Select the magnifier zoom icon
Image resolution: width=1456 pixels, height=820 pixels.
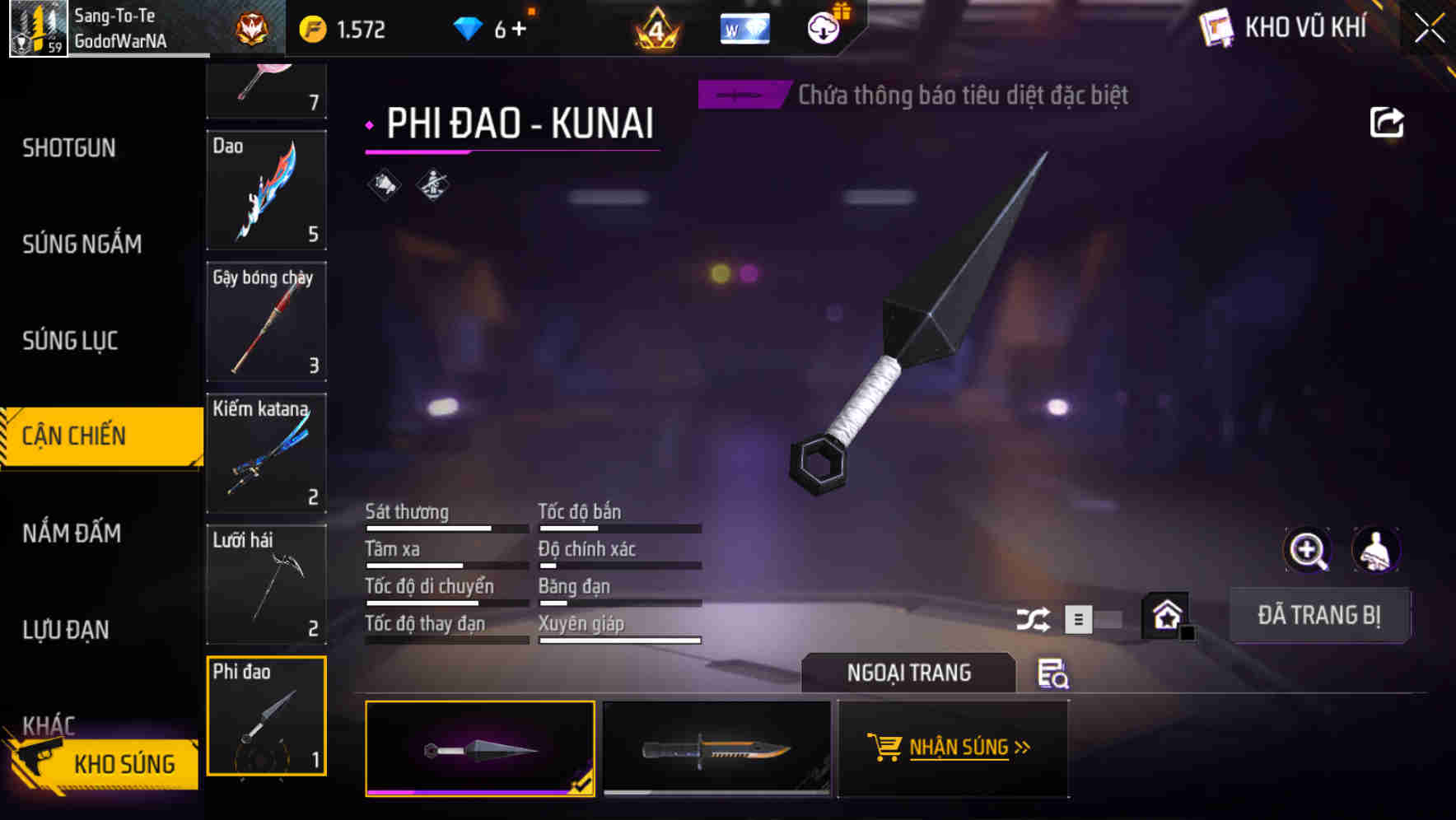click(x=1307, y=550)
